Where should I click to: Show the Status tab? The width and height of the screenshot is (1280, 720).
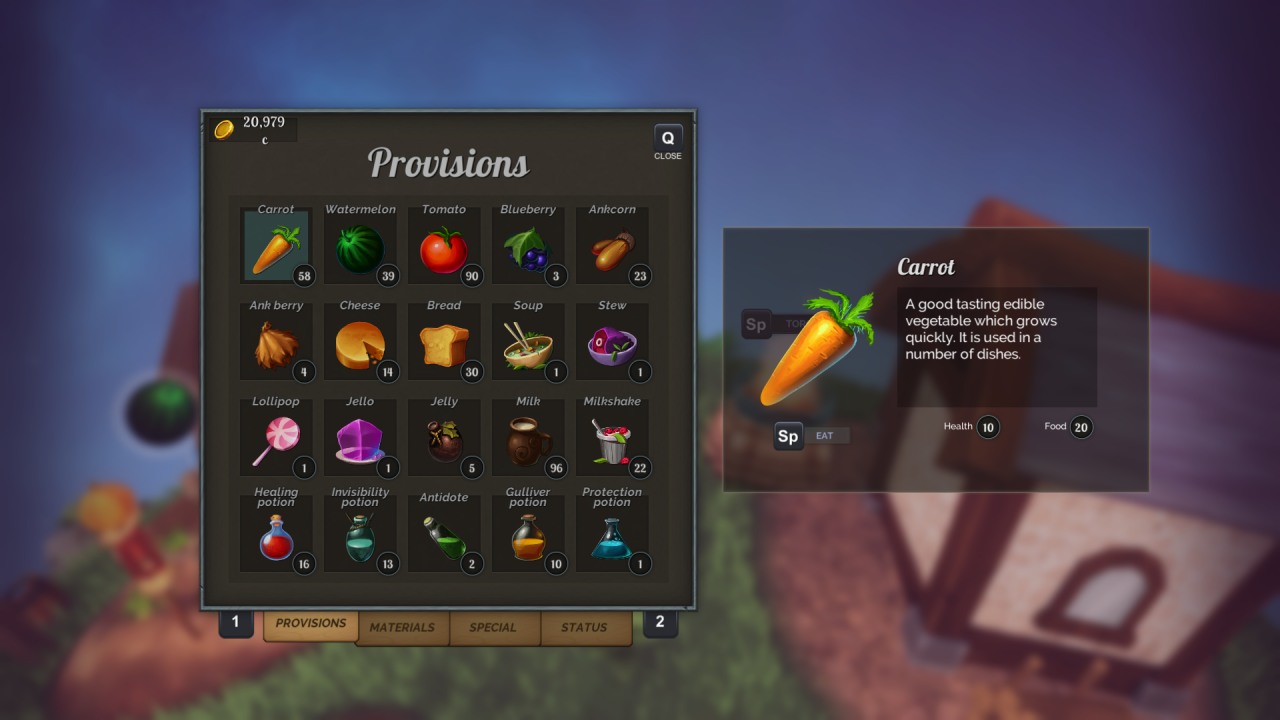point(584,628)
